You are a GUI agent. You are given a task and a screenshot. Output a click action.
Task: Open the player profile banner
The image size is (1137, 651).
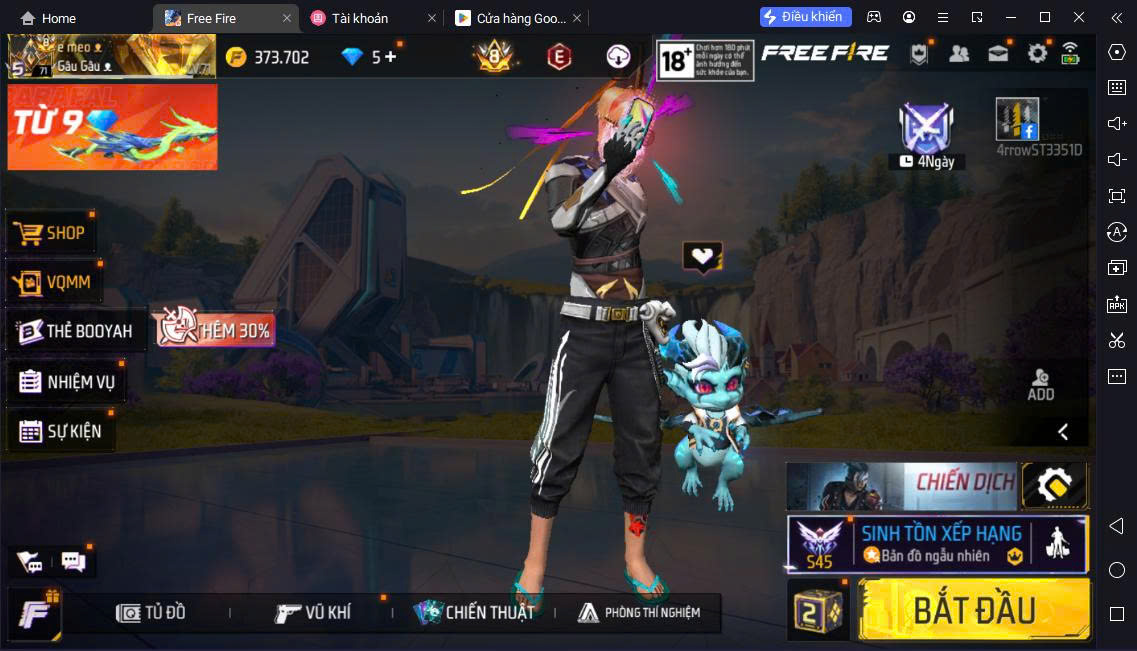click(x=110, y=57)
